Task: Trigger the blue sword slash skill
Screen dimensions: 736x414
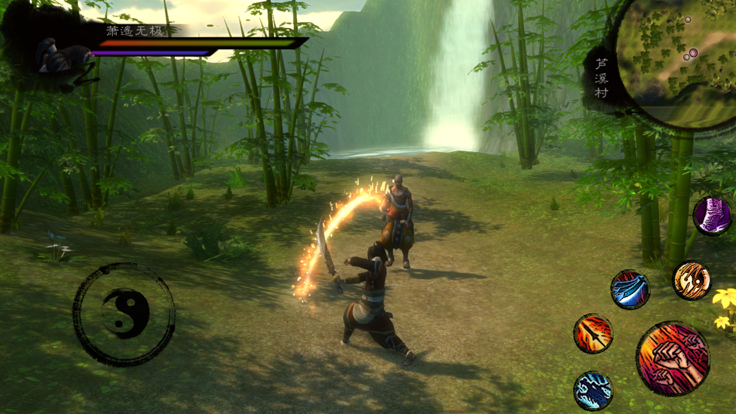Action: click(x=630, y=290)
